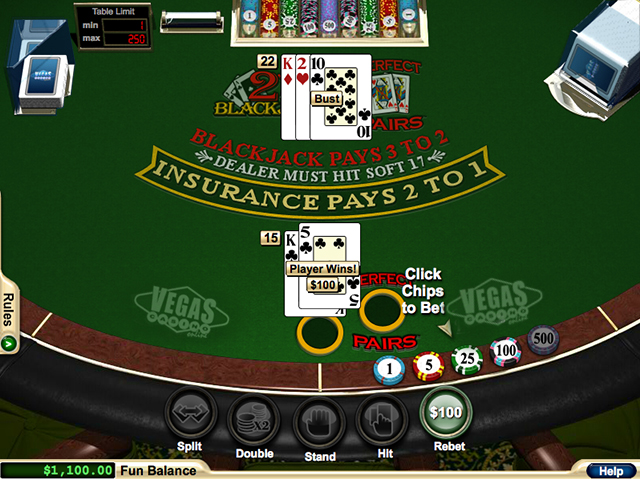Choose the green 25 chip
This screenshot has width=640, height=479.
tap(466, 359)
